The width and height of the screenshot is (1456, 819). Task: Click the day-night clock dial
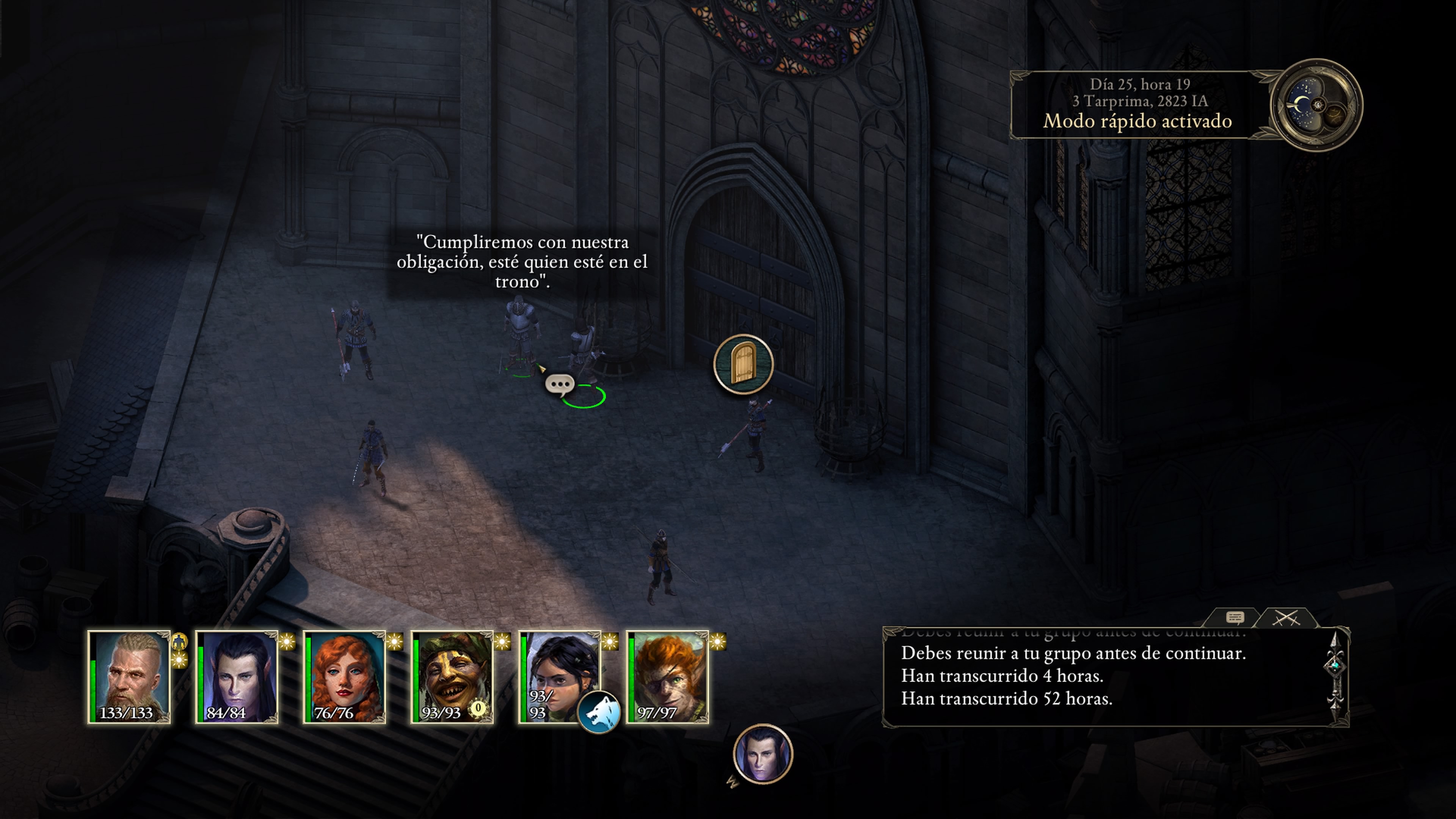(1316, 105)
